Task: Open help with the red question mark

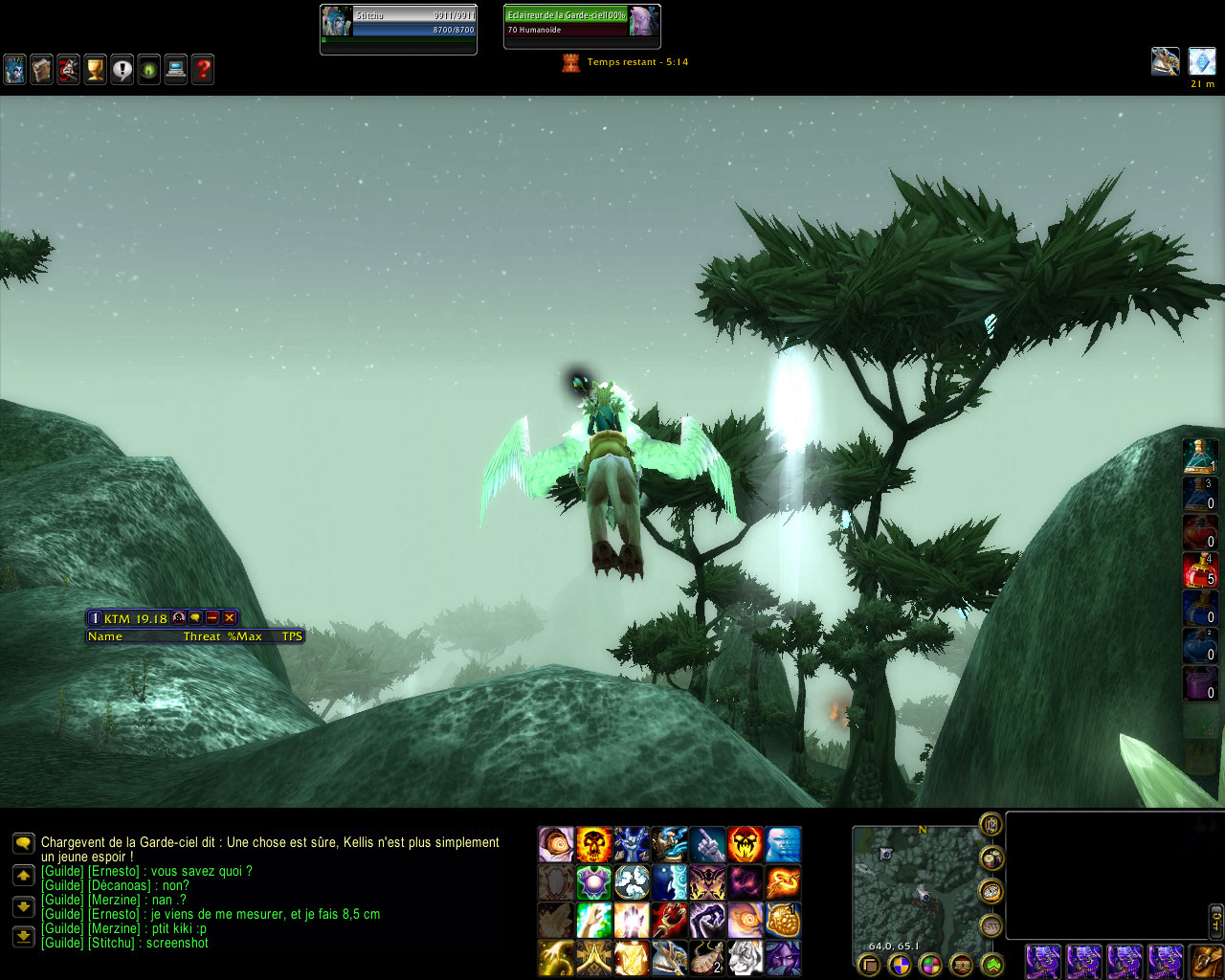Action: tap(203, 70)
